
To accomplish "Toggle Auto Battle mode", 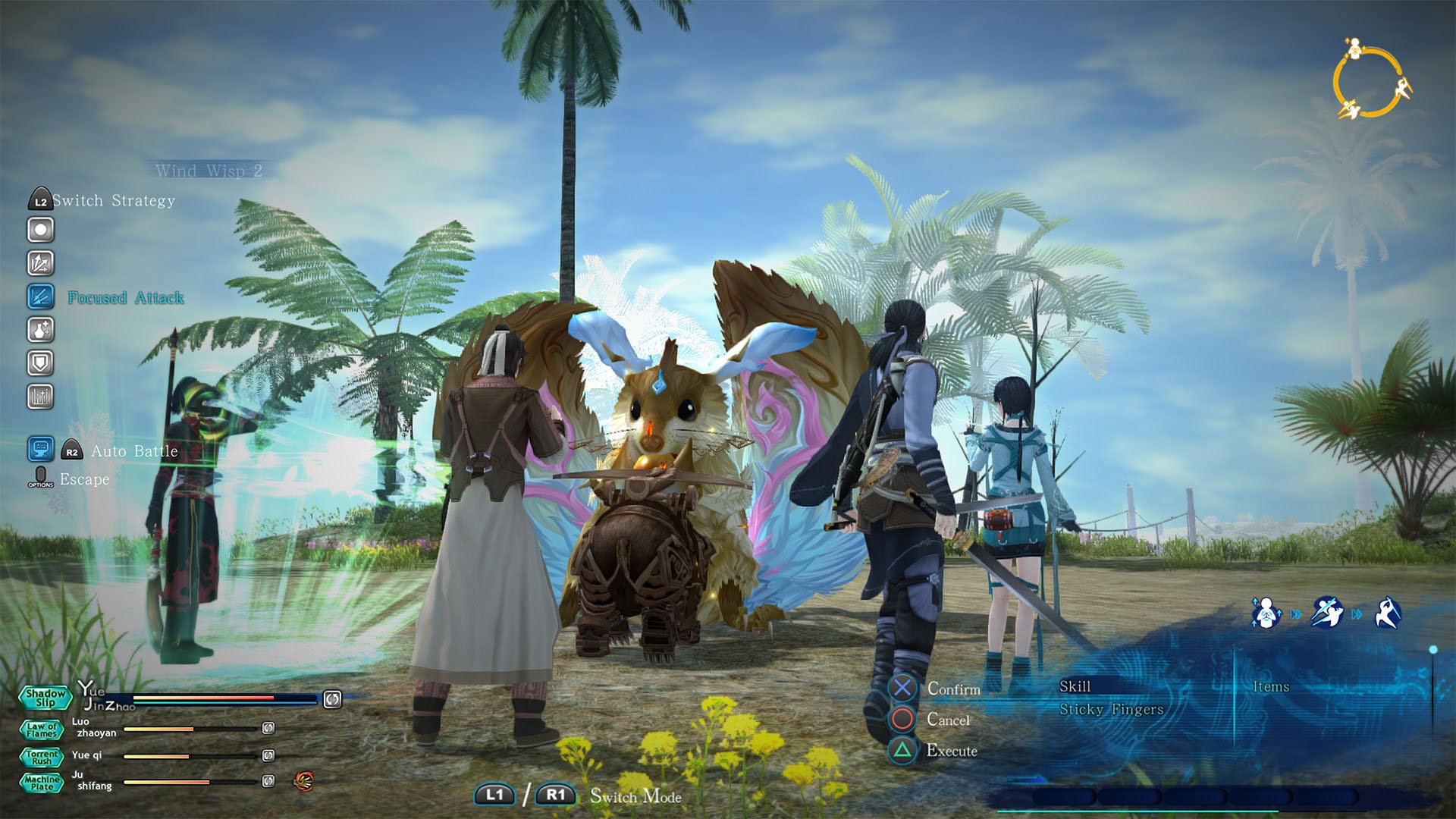I will click(x=72, y=450).
